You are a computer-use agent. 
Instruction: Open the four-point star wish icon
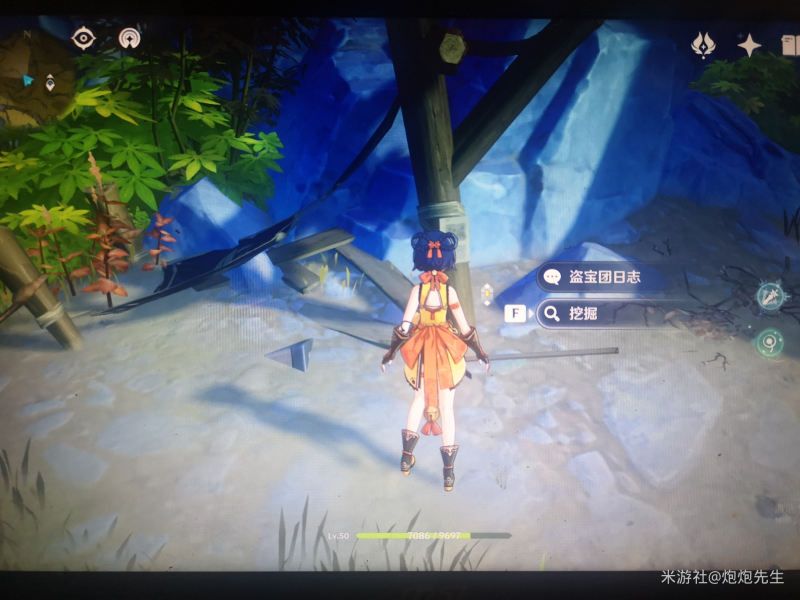[749, 44]
